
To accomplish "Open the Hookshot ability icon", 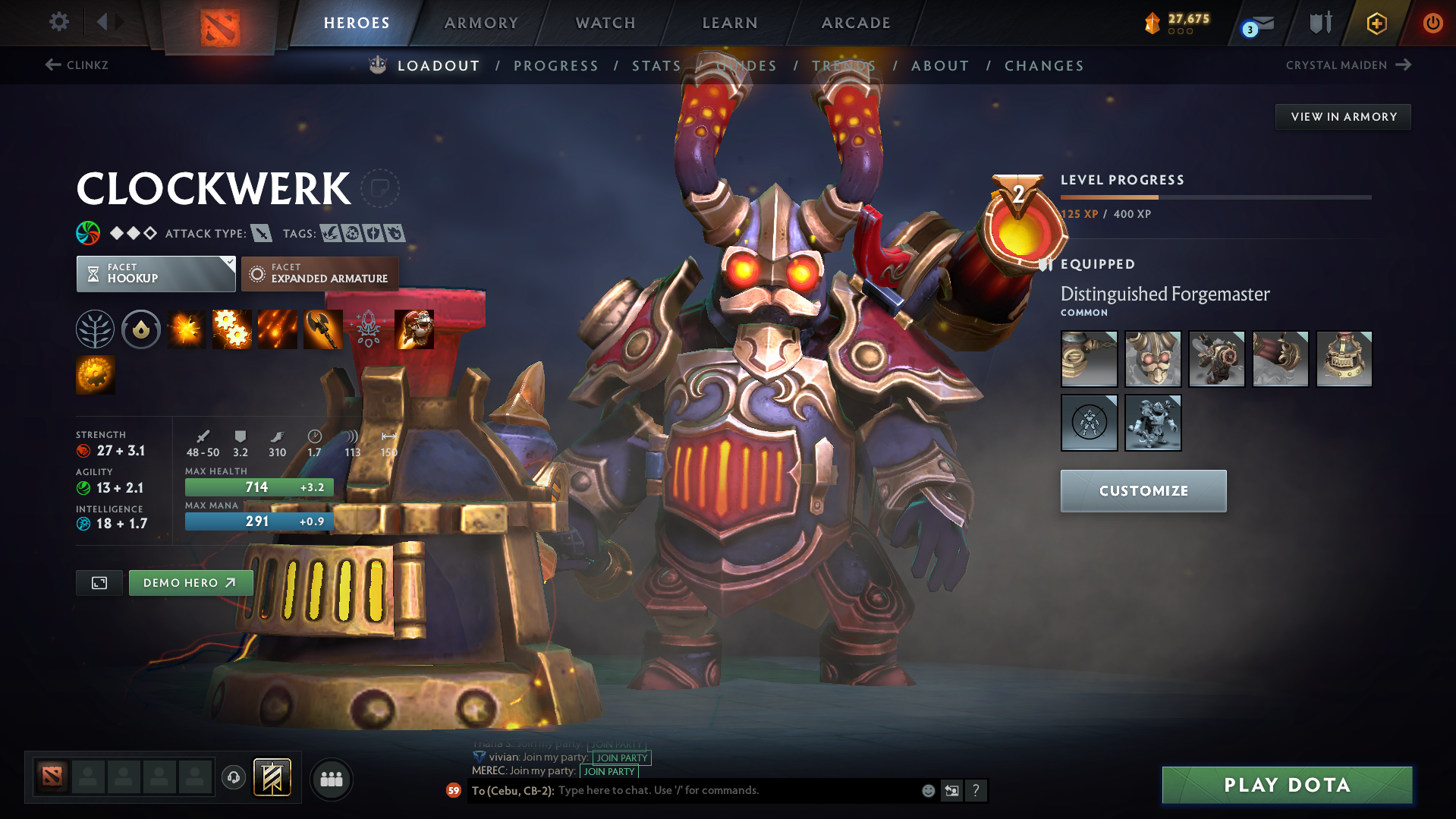I will pyautogui.click(x=322, y=329).
